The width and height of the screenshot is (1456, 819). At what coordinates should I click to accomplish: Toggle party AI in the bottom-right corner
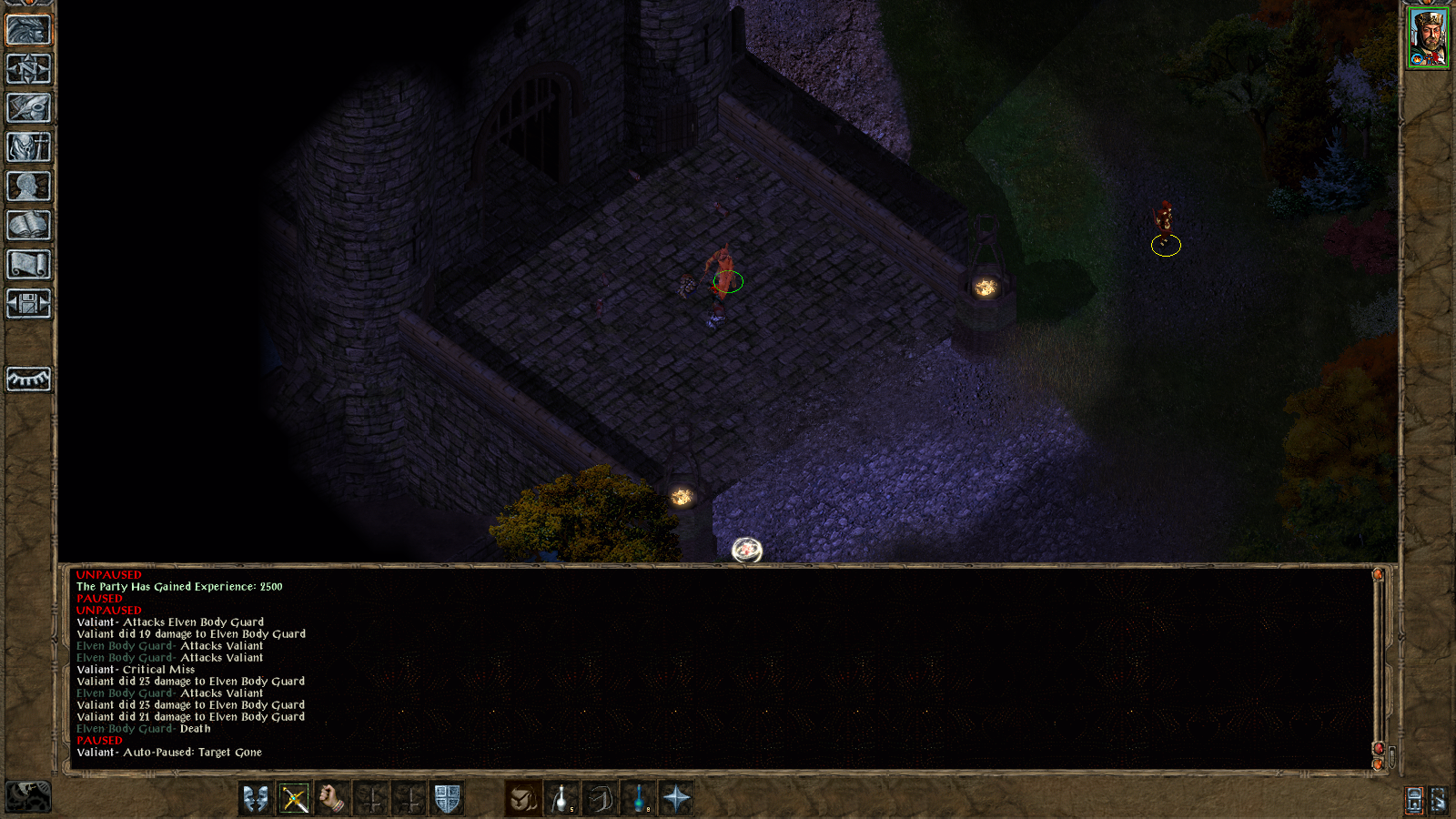coord(1413,799)
